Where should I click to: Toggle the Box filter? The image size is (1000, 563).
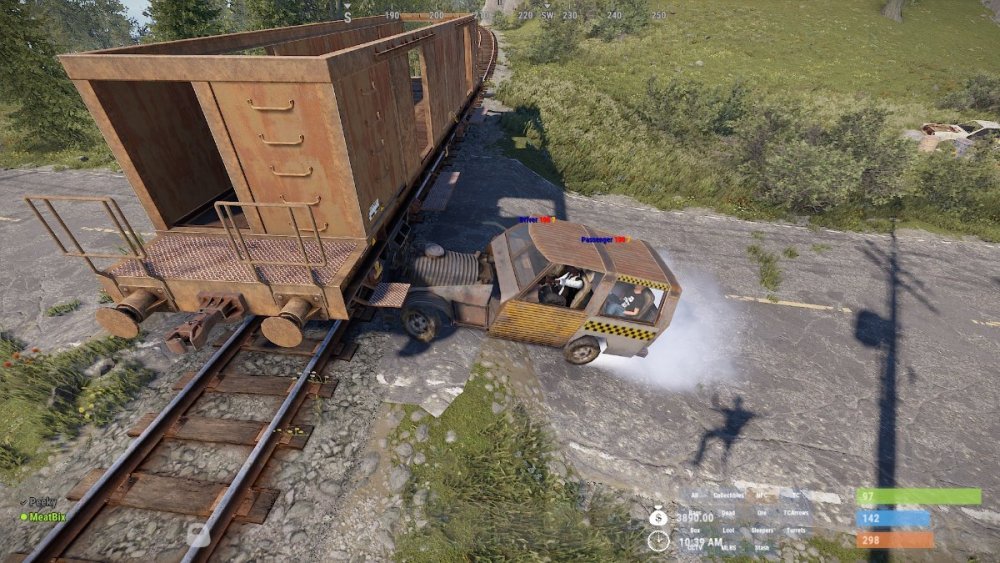[695, 531]
